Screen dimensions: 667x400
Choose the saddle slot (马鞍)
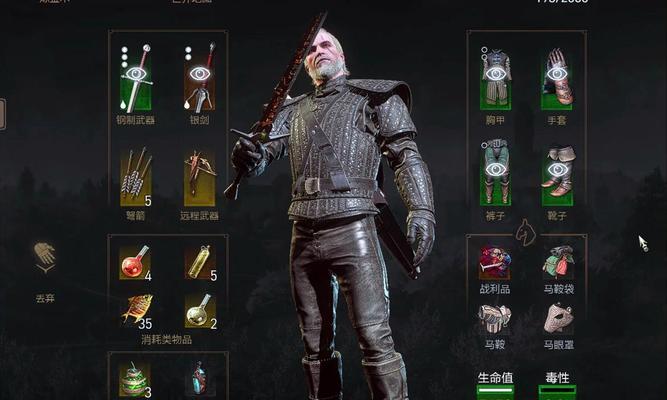495,319
